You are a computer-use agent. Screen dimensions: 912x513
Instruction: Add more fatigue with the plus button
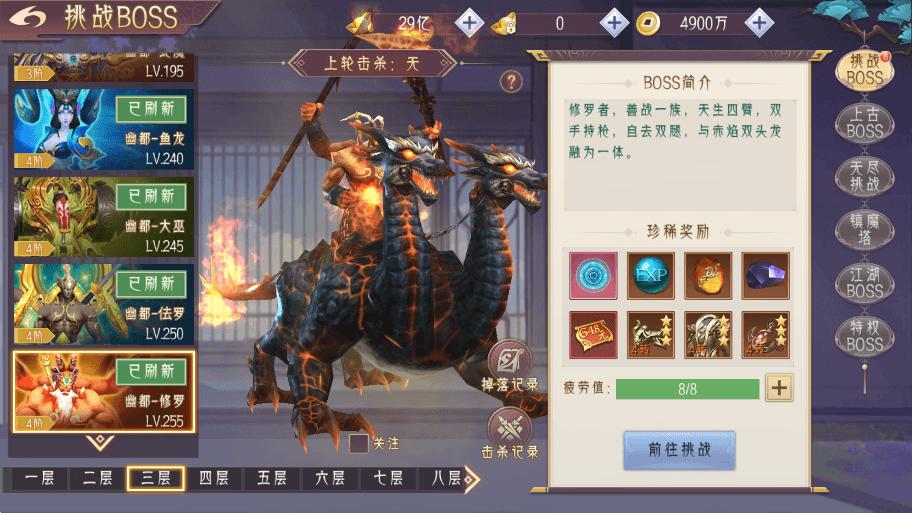click(x=779, y=388)
